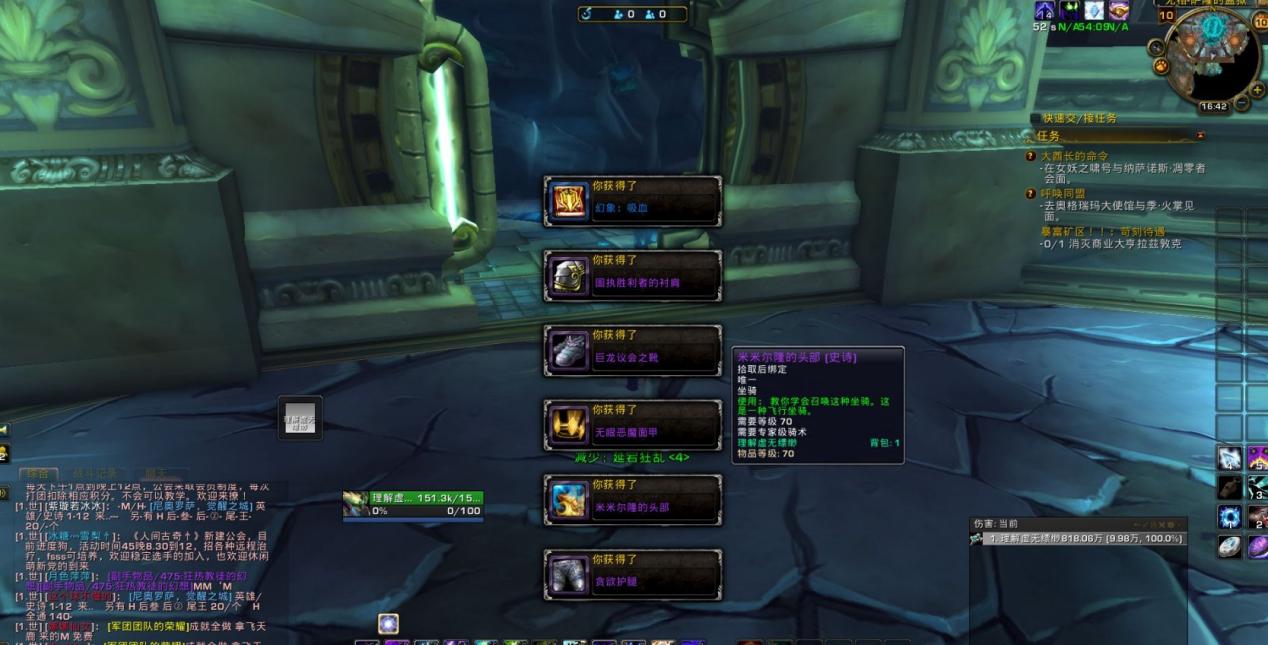Screen dimensions: 1268x645
Task: Collapse the 任务 quest tracker header
Action: pyautogui.click(x=1200, y=136)
